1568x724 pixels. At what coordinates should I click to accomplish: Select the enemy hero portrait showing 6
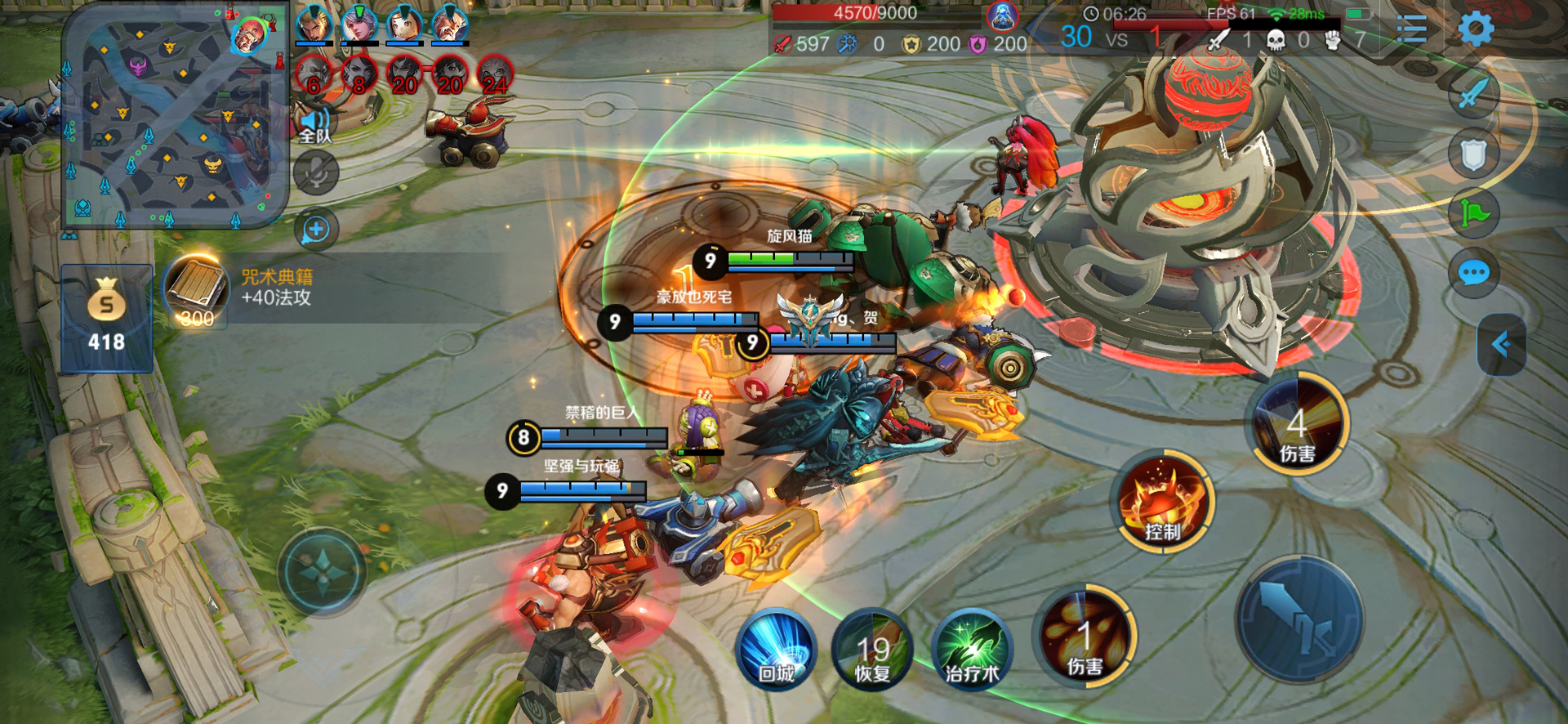[314, 75]
